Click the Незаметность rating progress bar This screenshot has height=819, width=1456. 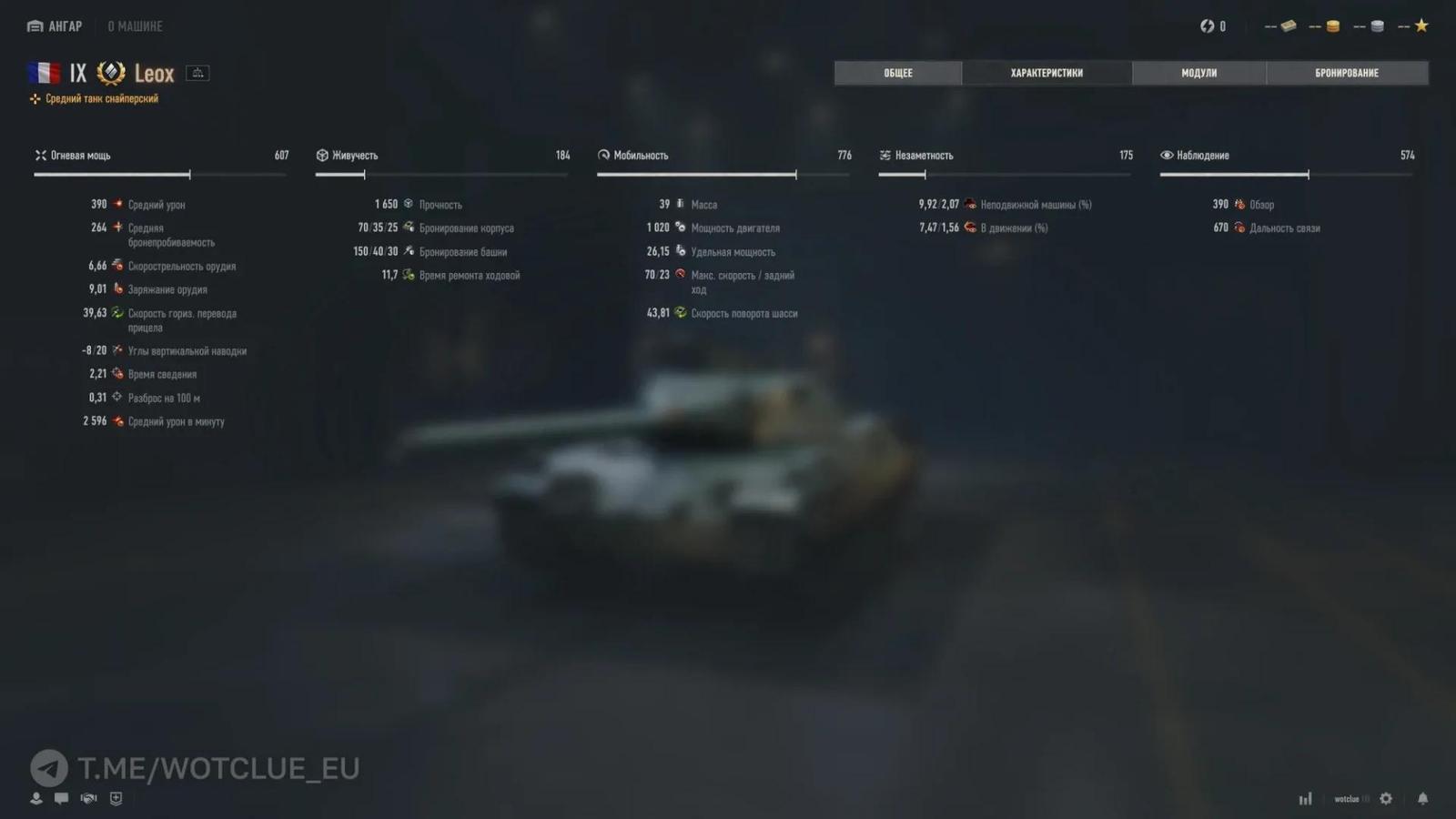pos(1004,172)
